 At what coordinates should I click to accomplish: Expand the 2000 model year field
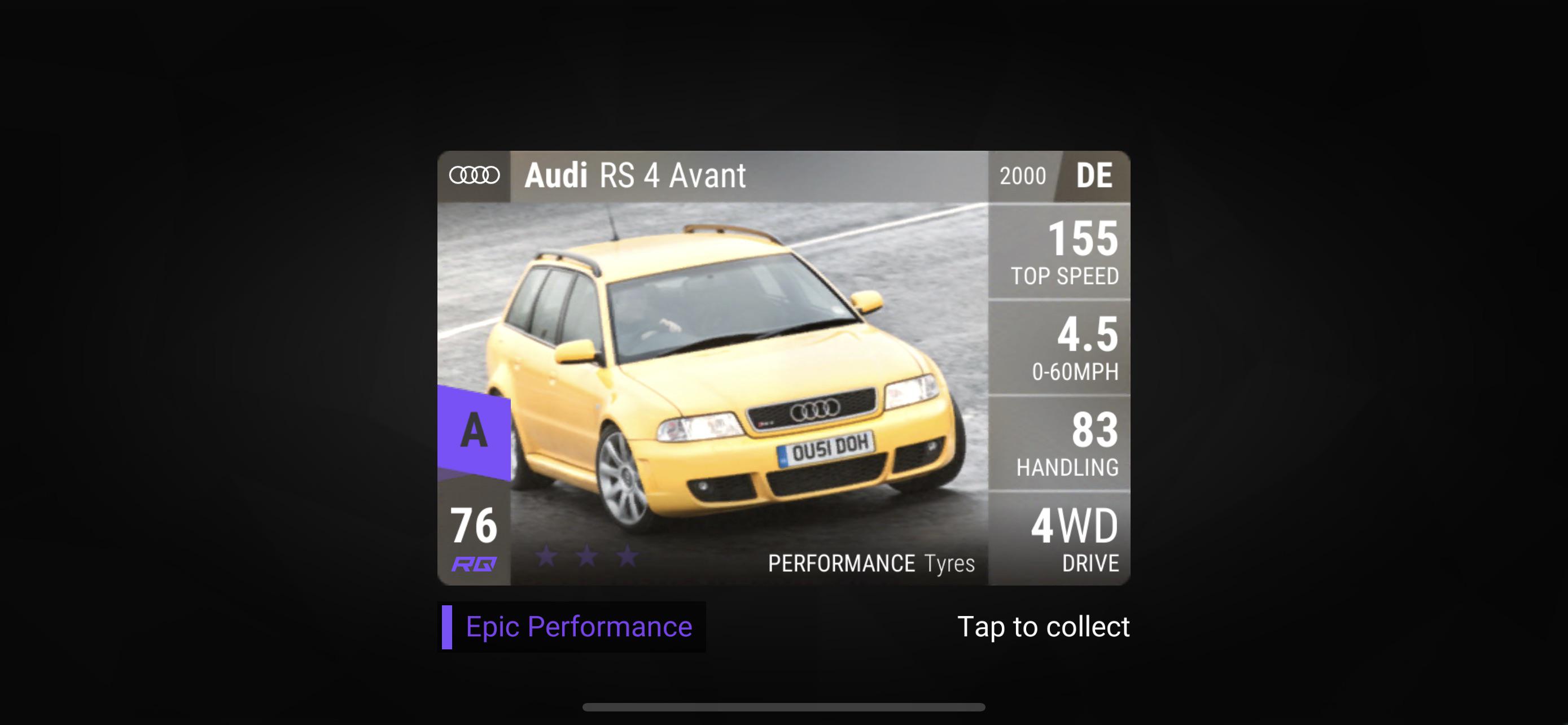coord(1023,176)
